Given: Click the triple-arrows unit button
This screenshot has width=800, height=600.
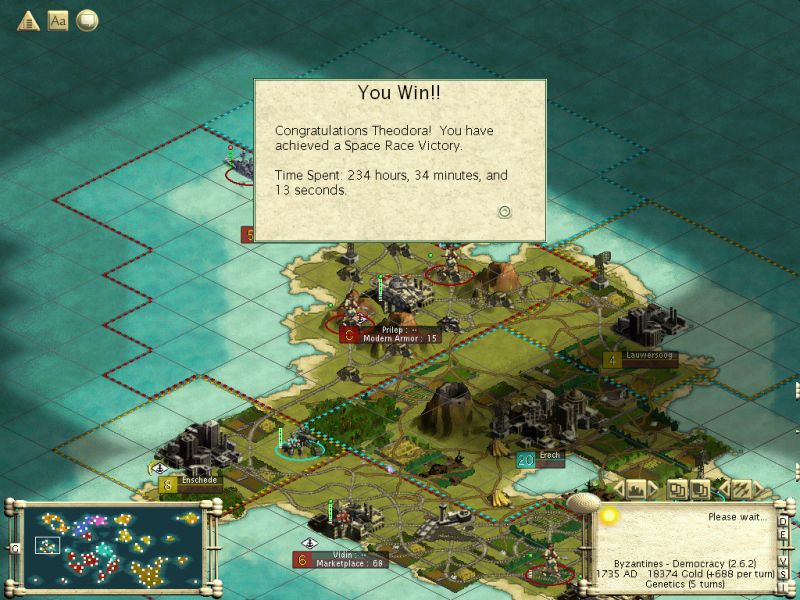Looking at the screenshot, I should (741, 489).
